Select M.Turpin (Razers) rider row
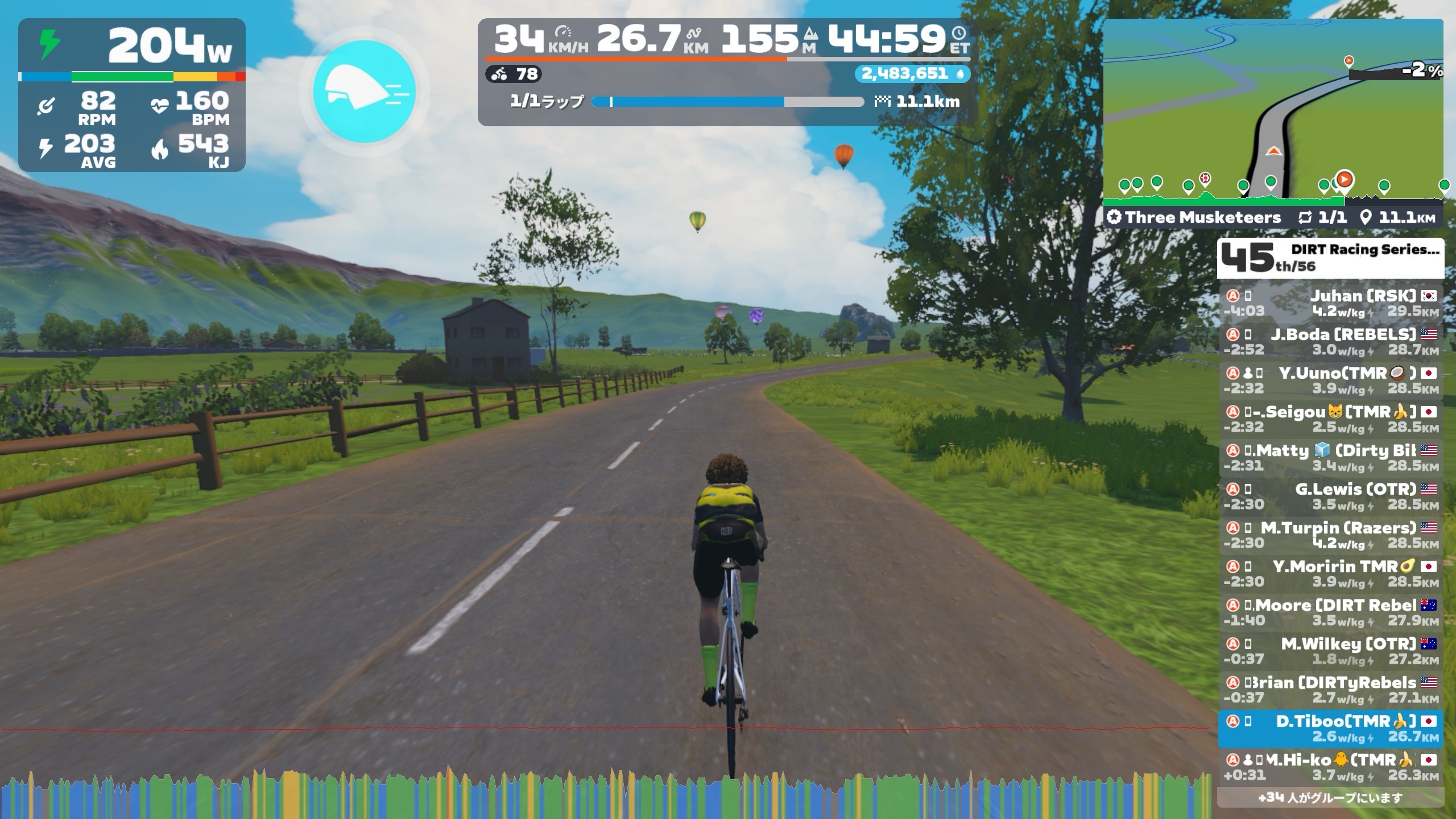Image resolution: width=1456 pixels, height=819 pixels. click(1330, 535)
